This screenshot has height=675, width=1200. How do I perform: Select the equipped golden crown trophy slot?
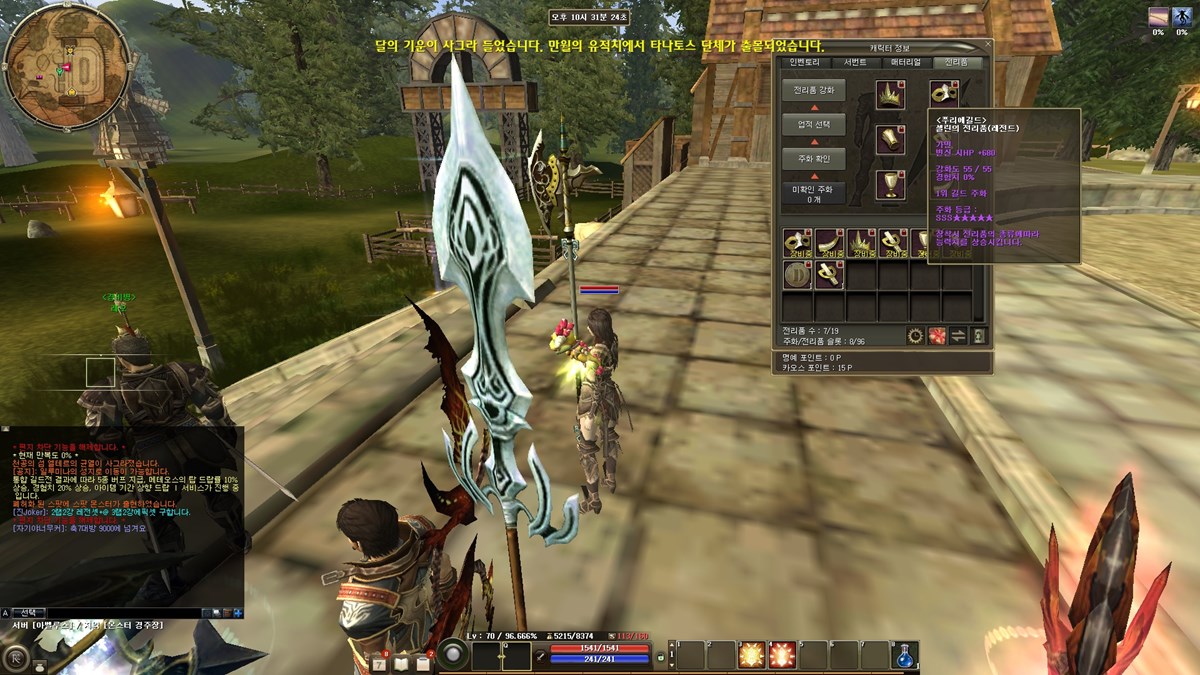pos(890,95)
